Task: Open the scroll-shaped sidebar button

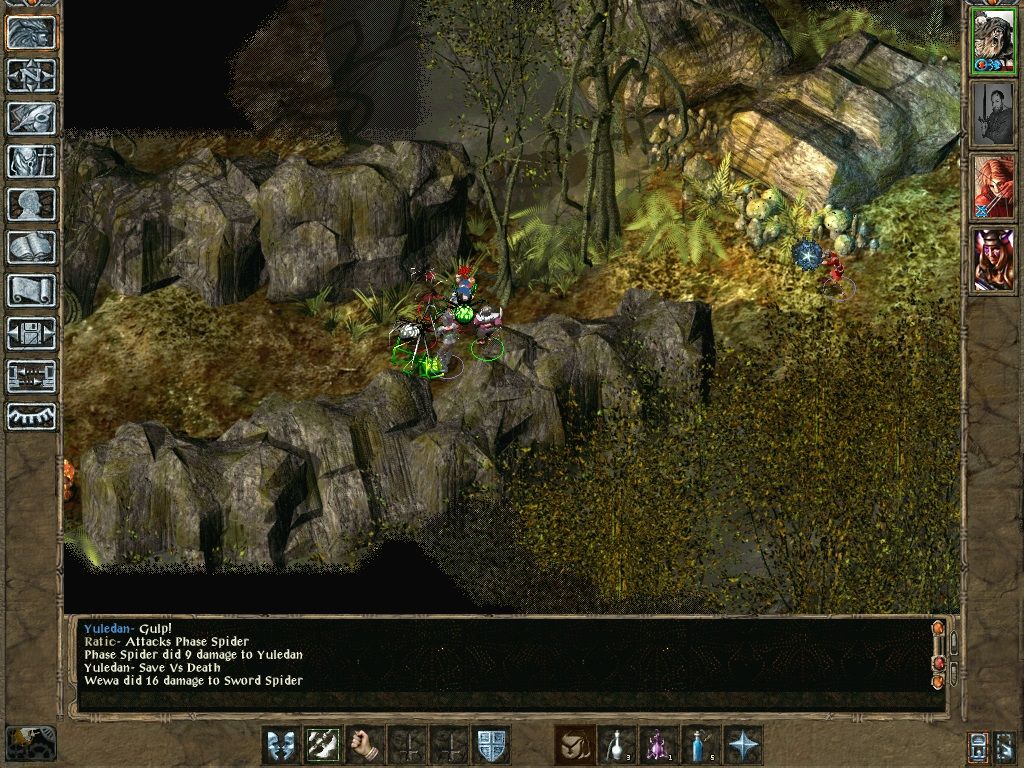Action: tap(32, 290)
